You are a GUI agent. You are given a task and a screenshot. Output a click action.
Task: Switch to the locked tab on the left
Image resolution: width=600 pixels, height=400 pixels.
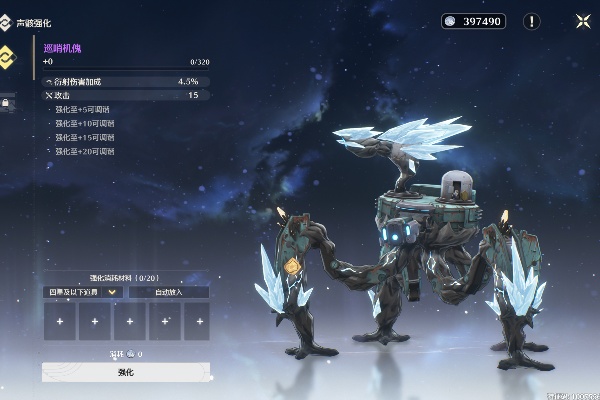click(6, 101)
